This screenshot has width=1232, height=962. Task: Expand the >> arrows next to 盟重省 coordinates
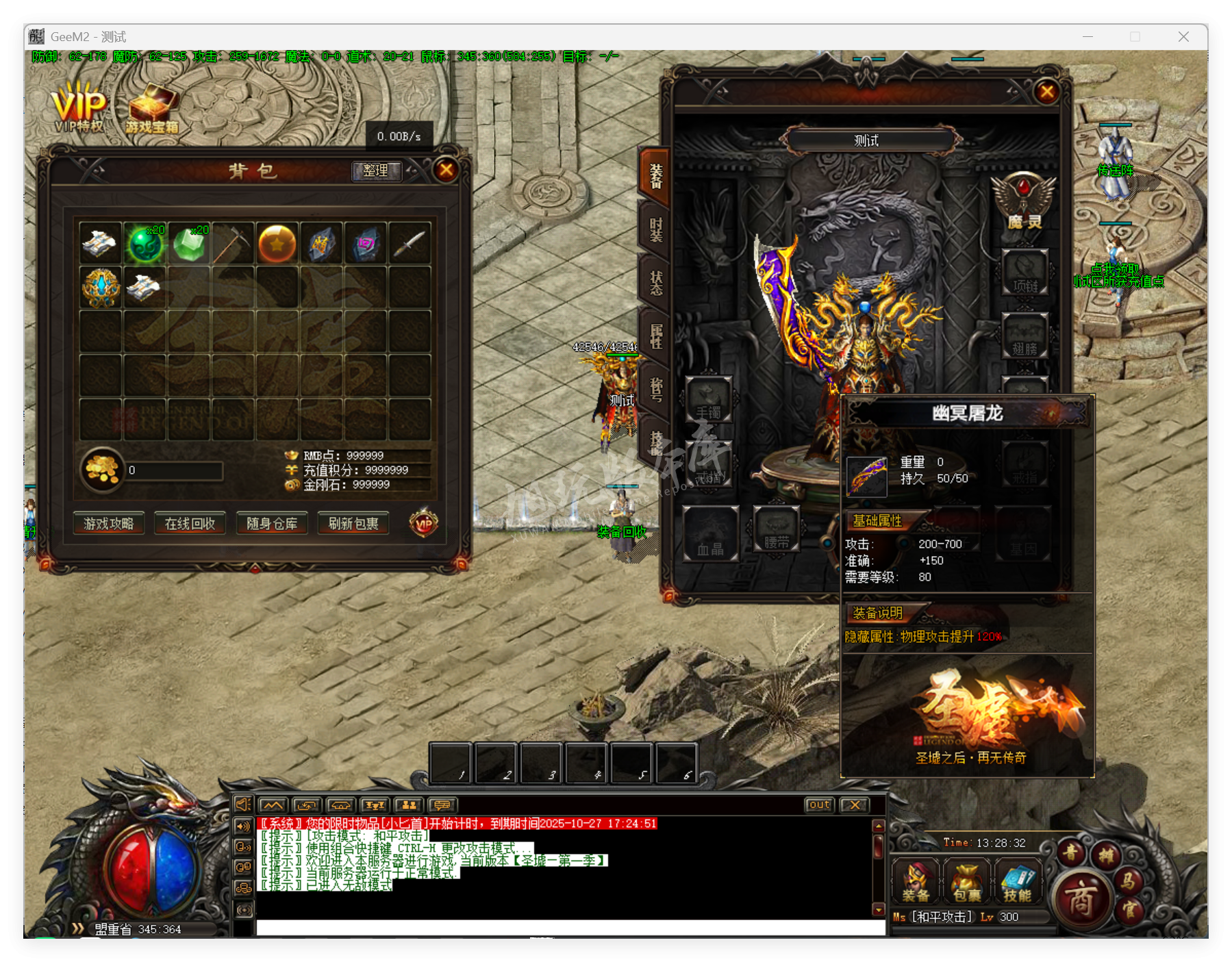[77, 929]
